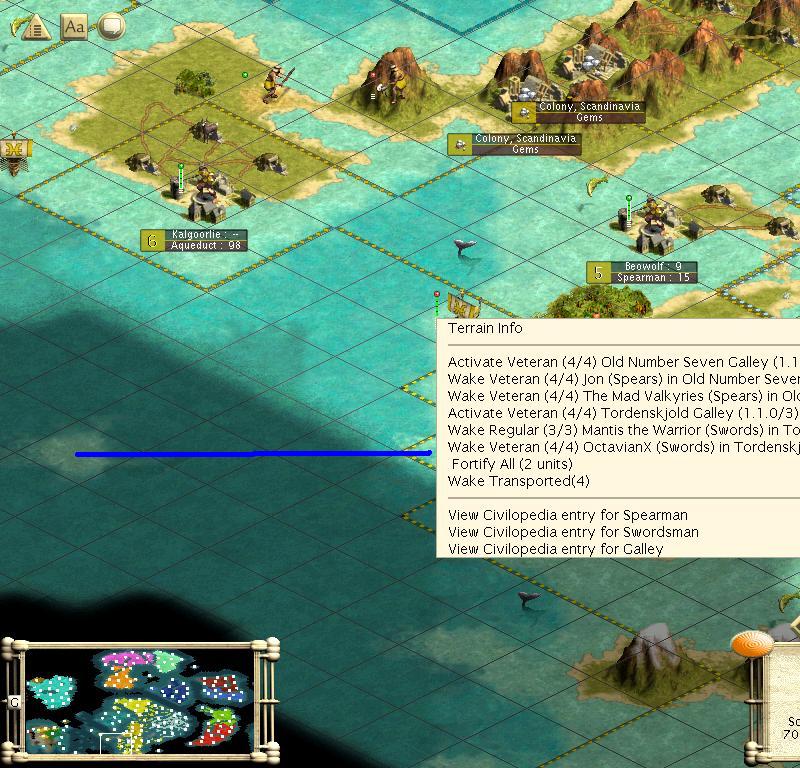800x768 pixels.
Task: Choose Wake Transported(4)
Action: 518,481
